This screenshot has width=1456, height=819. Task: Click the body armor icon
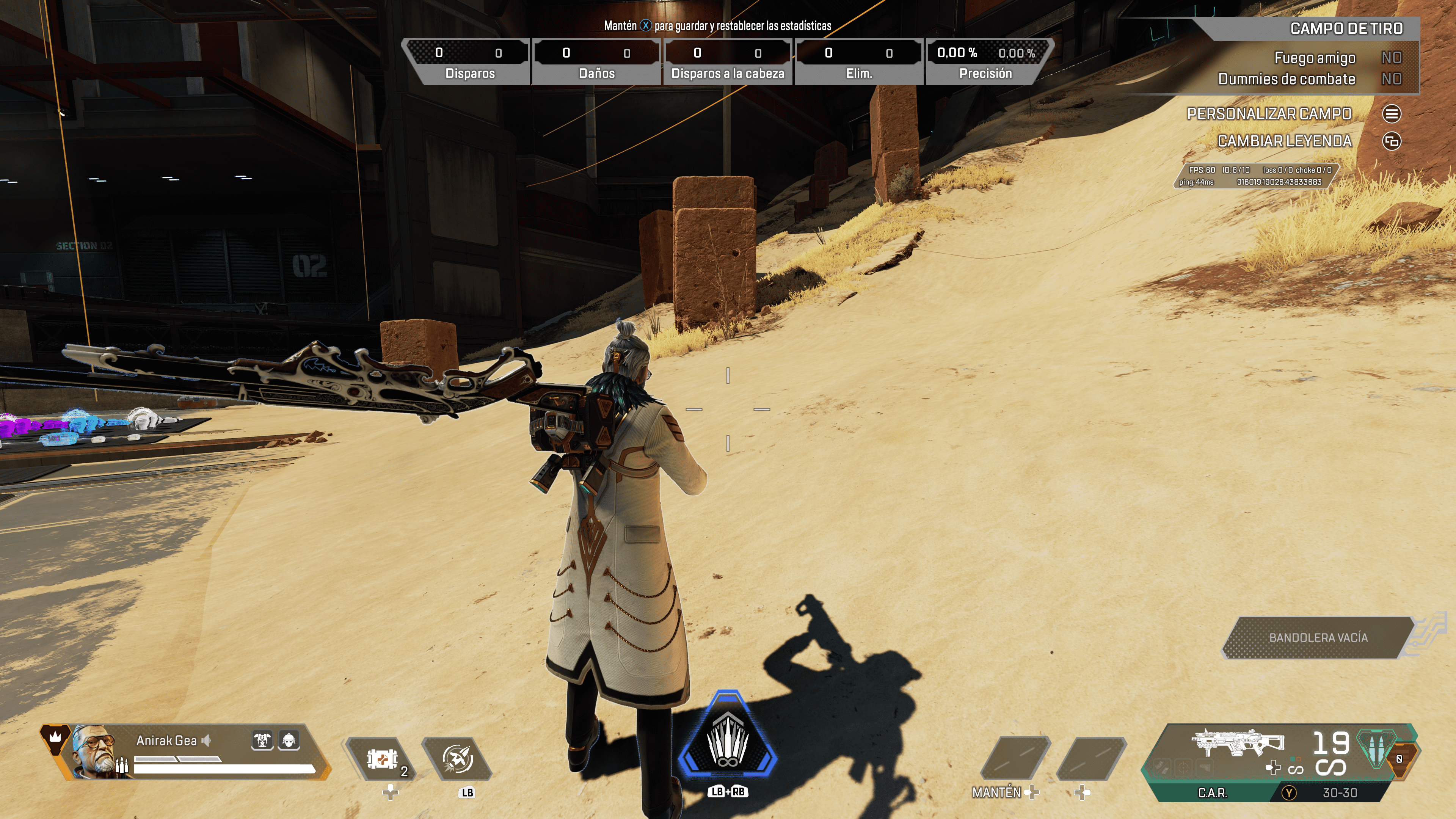point(262,740)
